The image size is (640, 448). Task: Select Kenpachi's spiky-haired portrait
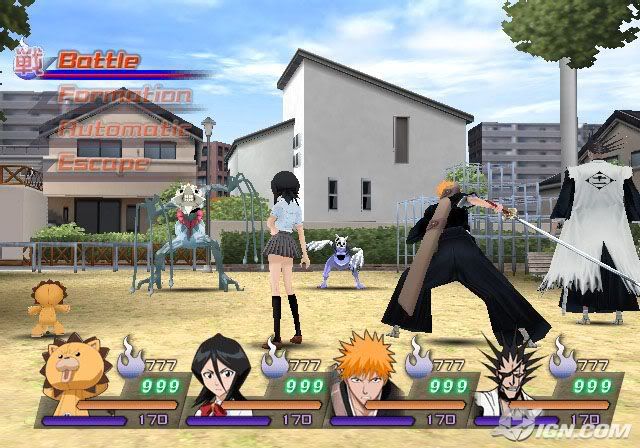[x=507, y=376]
